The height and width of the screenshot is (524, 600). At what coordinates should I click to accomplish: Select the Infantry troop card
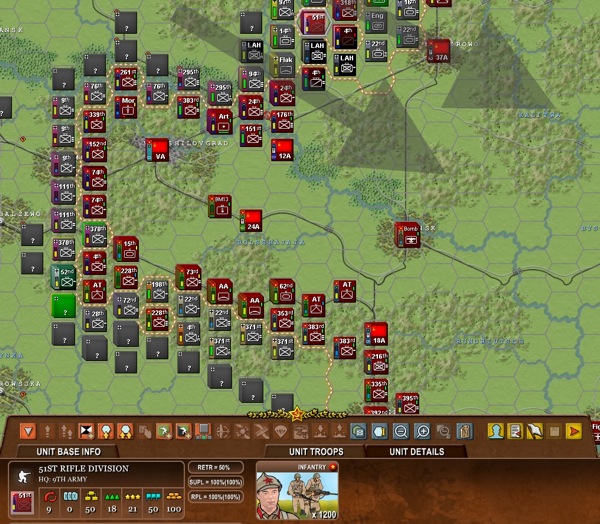pos(296,490)
